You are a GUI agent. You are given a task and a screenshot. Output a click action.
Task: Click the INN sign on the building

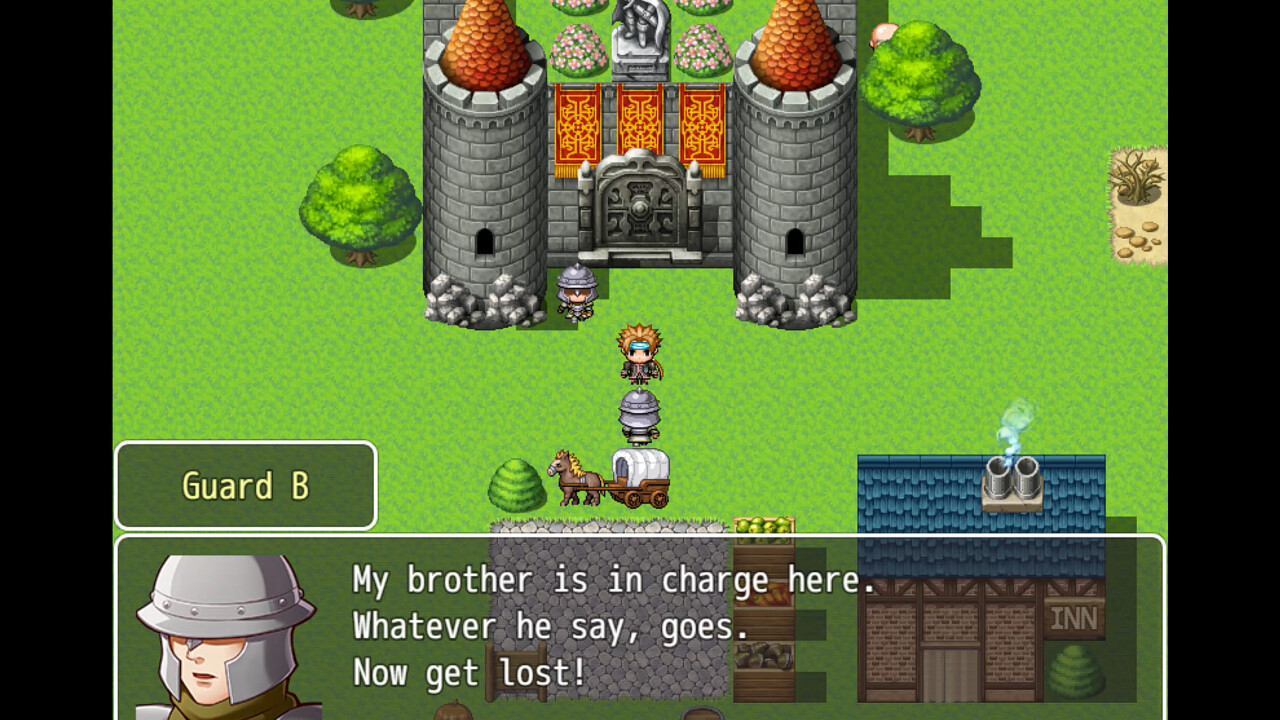pos(1074,617)
